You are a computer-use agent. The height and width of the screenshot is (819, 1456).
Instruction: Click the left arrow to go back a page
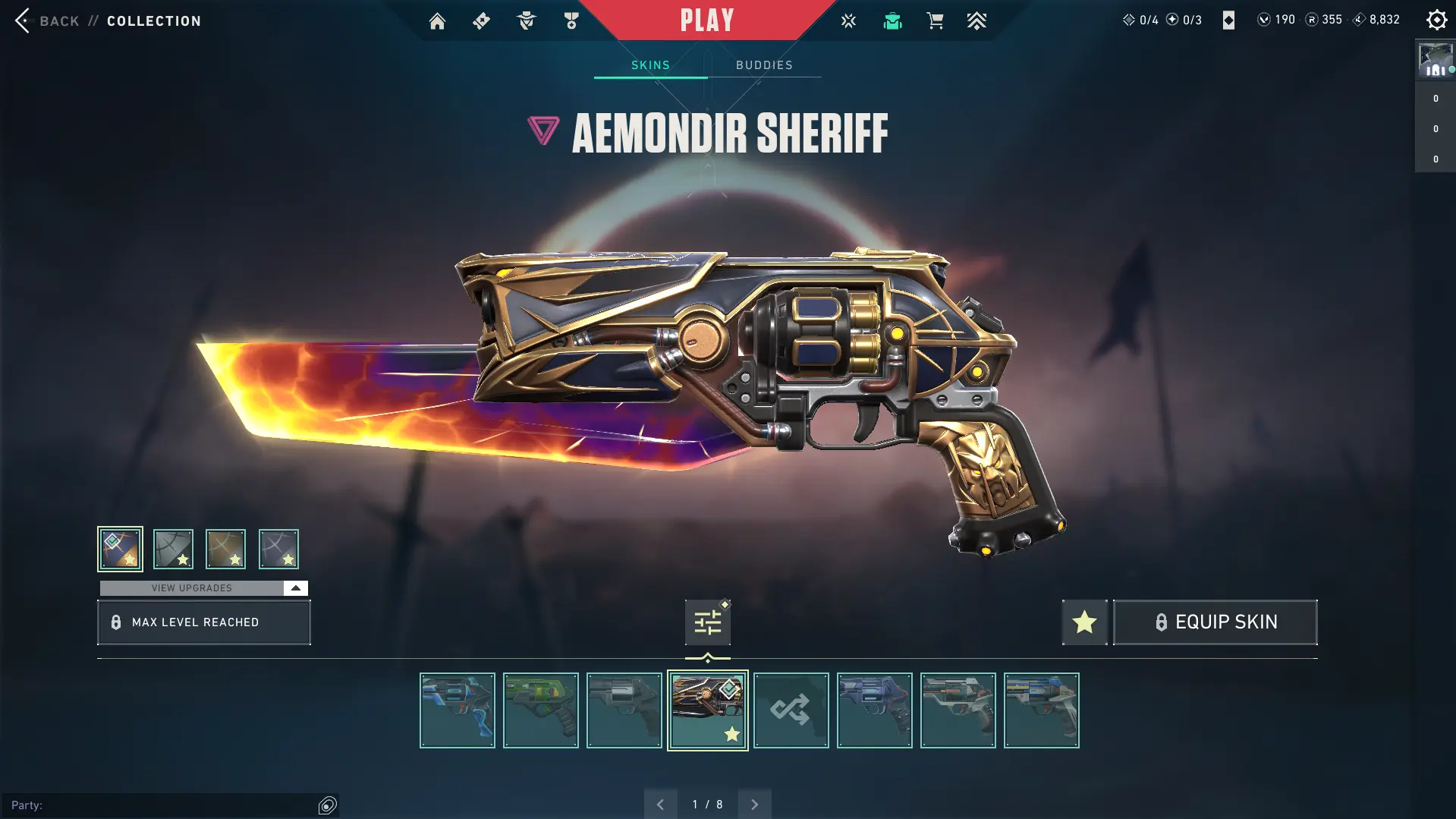click(x=659, y=803)
